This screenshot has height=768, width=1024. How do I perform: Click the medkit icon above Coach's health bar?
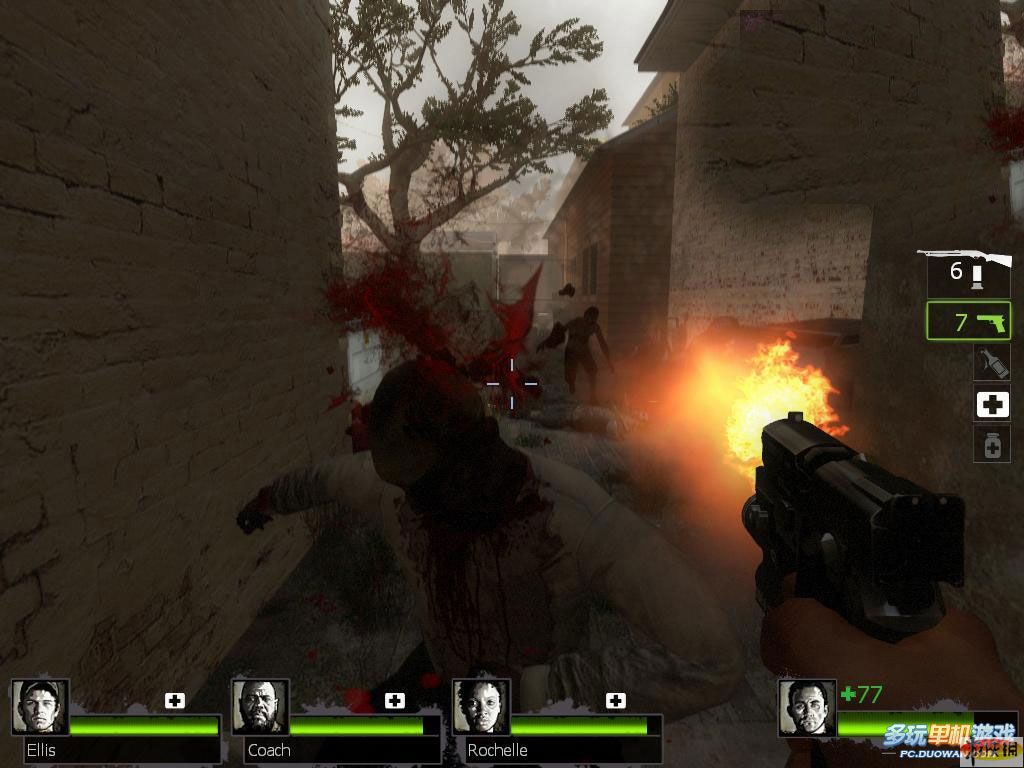click(x=395, y=700)
